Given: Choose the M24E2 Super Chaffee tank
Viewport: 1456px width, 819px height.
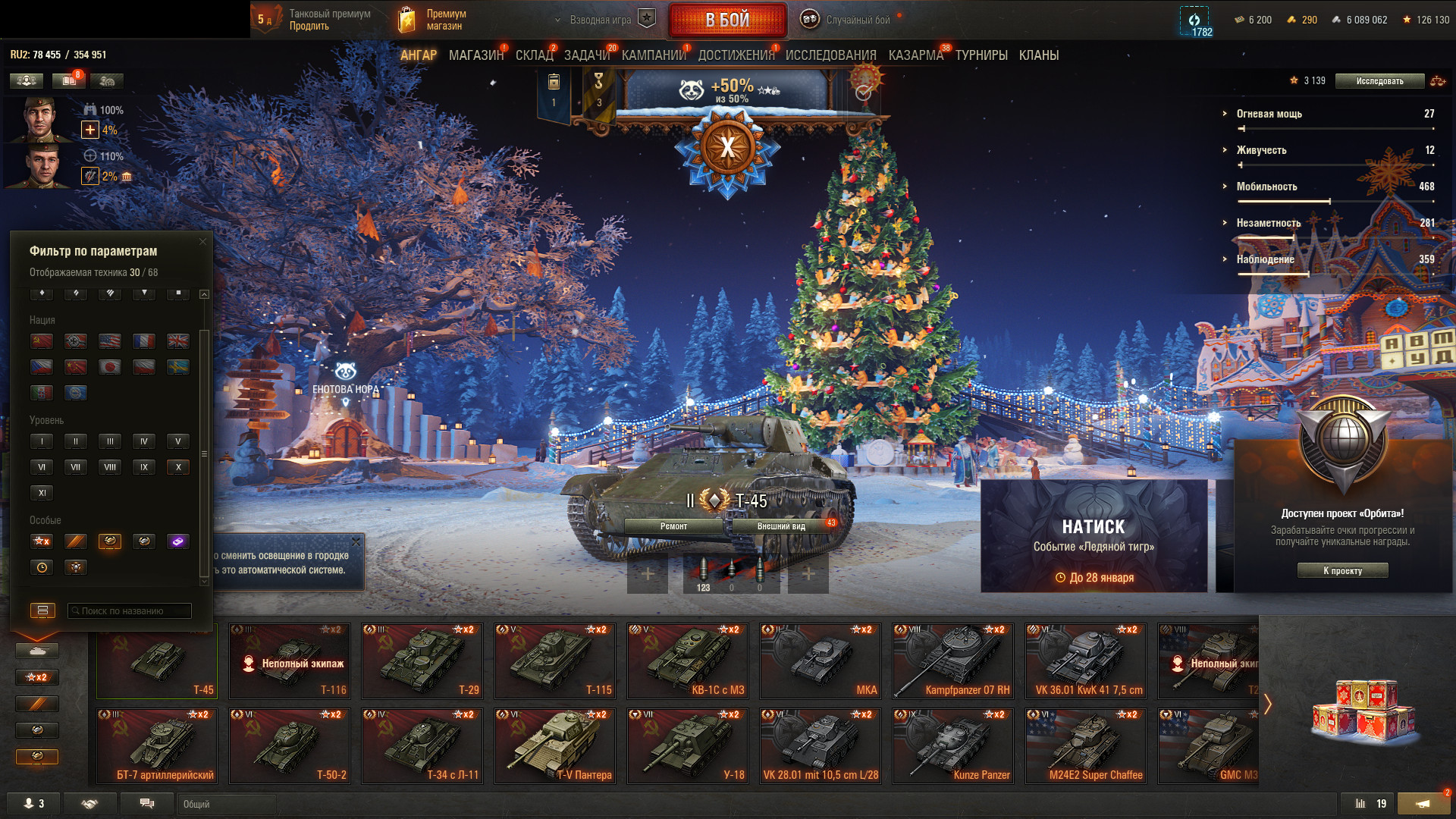Looking at the screenshot, I should tap(1086, 745).
